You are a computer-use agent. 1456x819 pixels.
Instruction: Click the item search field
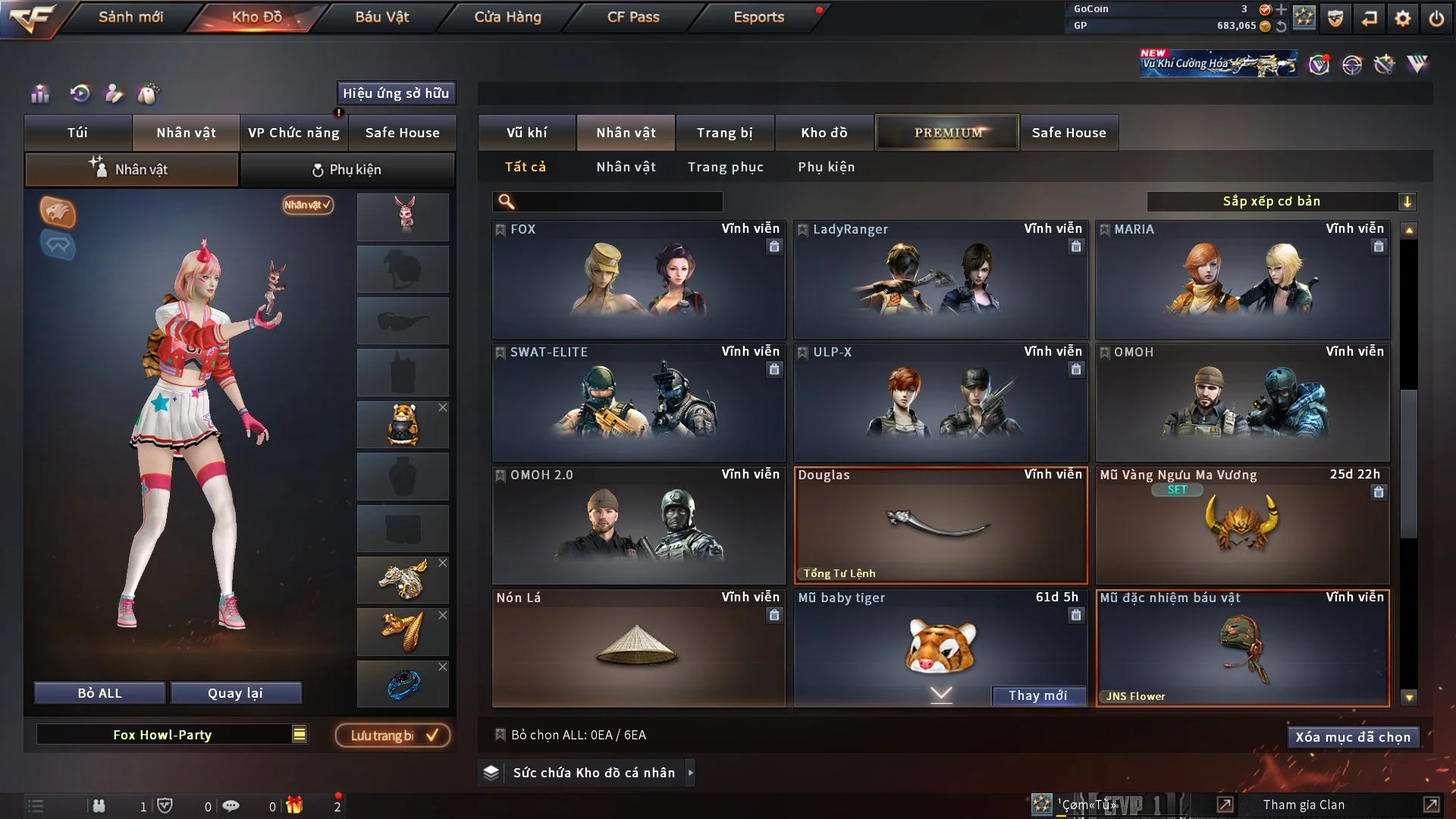pyautogui.click(x=618, y=201)
